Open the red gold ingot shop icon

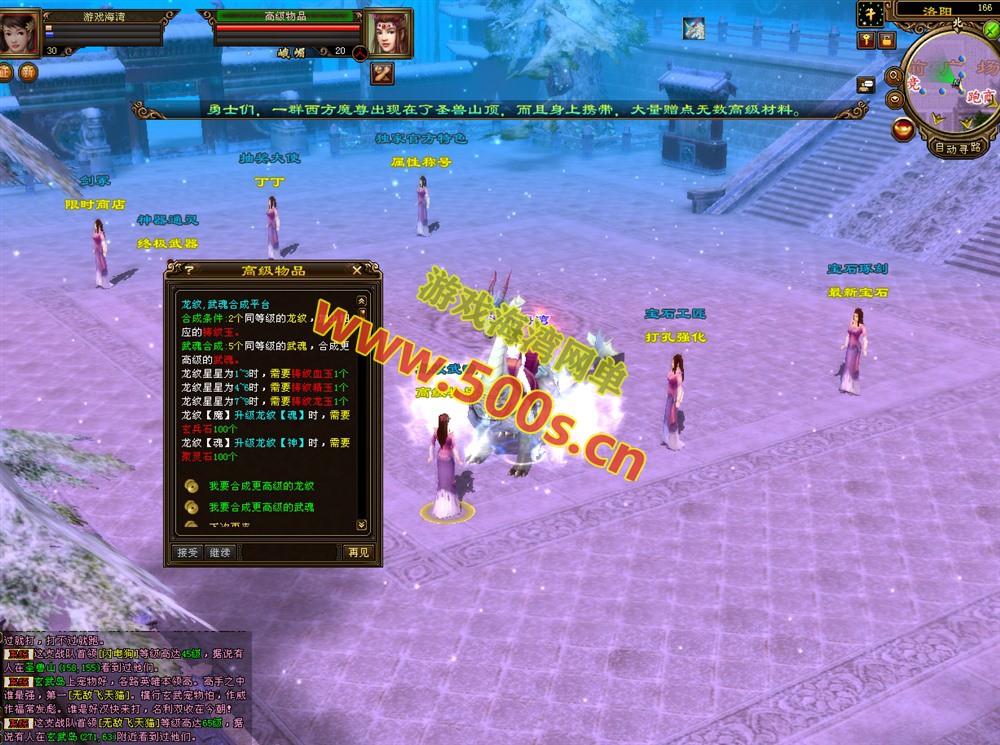[x=903, y=128]
